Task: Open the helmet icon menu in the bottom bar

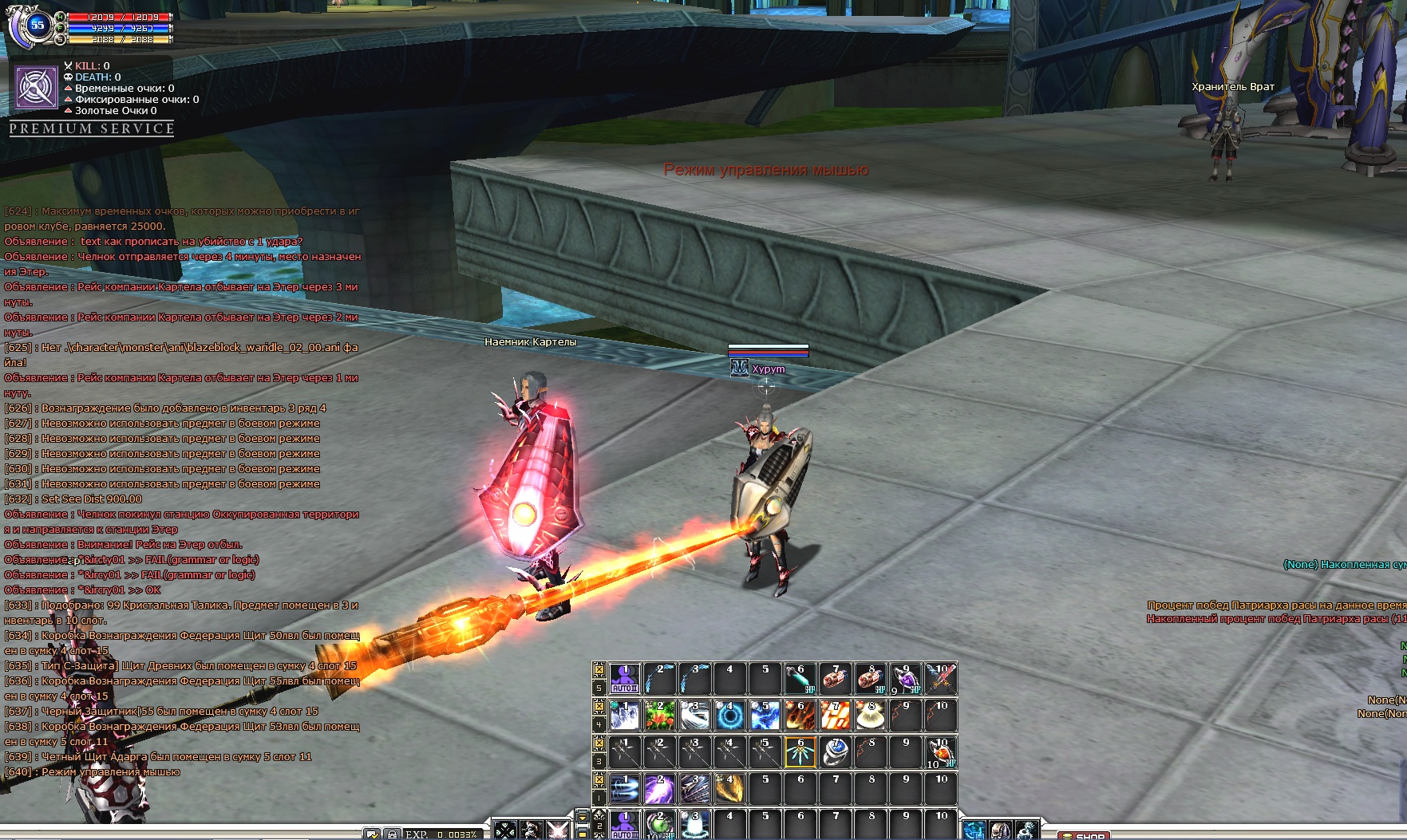Action: (1000, 830)
